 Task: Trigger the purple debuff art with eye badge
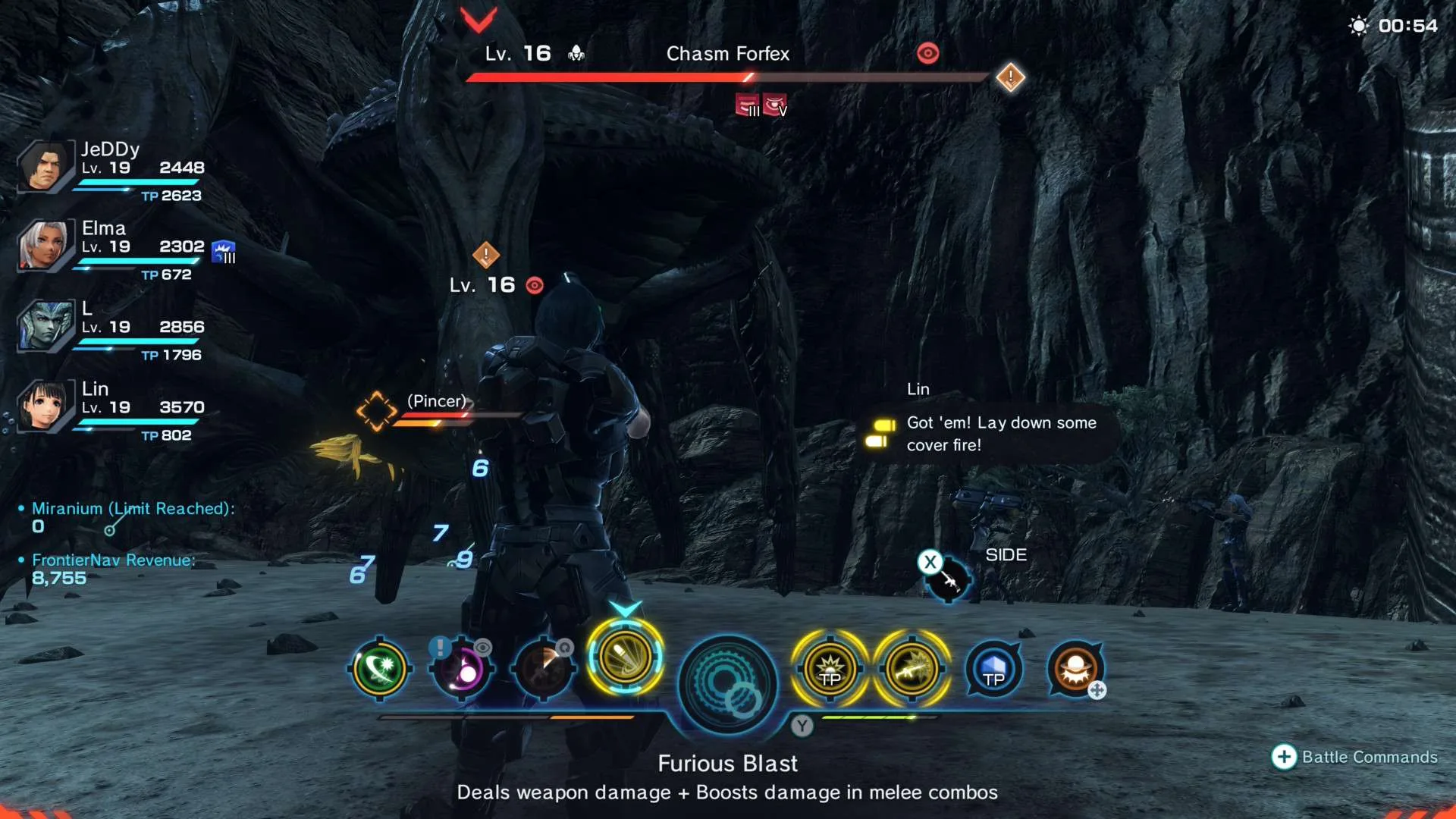pos(462,670)
